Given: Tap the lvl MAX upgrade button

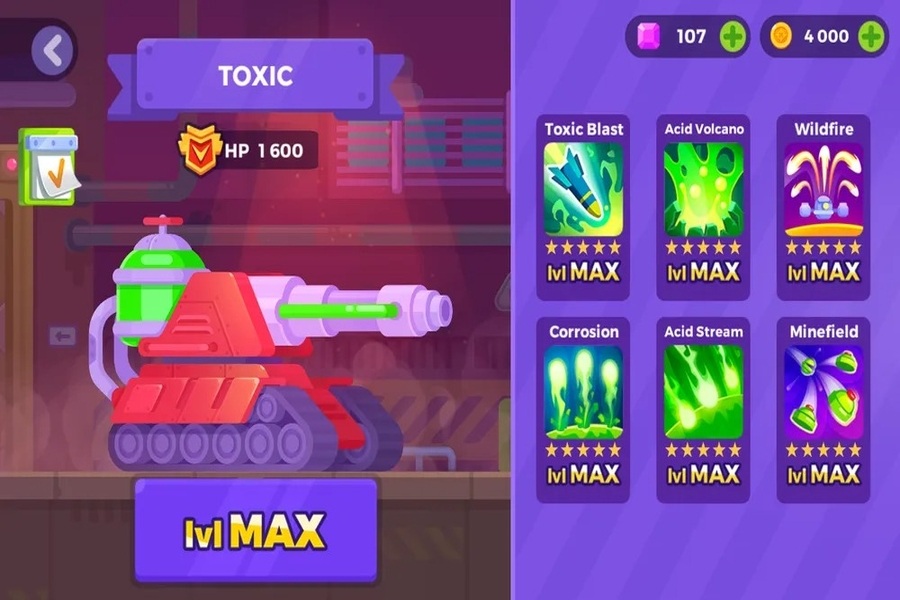Looking at the screenshot, I should click(256, 530).
